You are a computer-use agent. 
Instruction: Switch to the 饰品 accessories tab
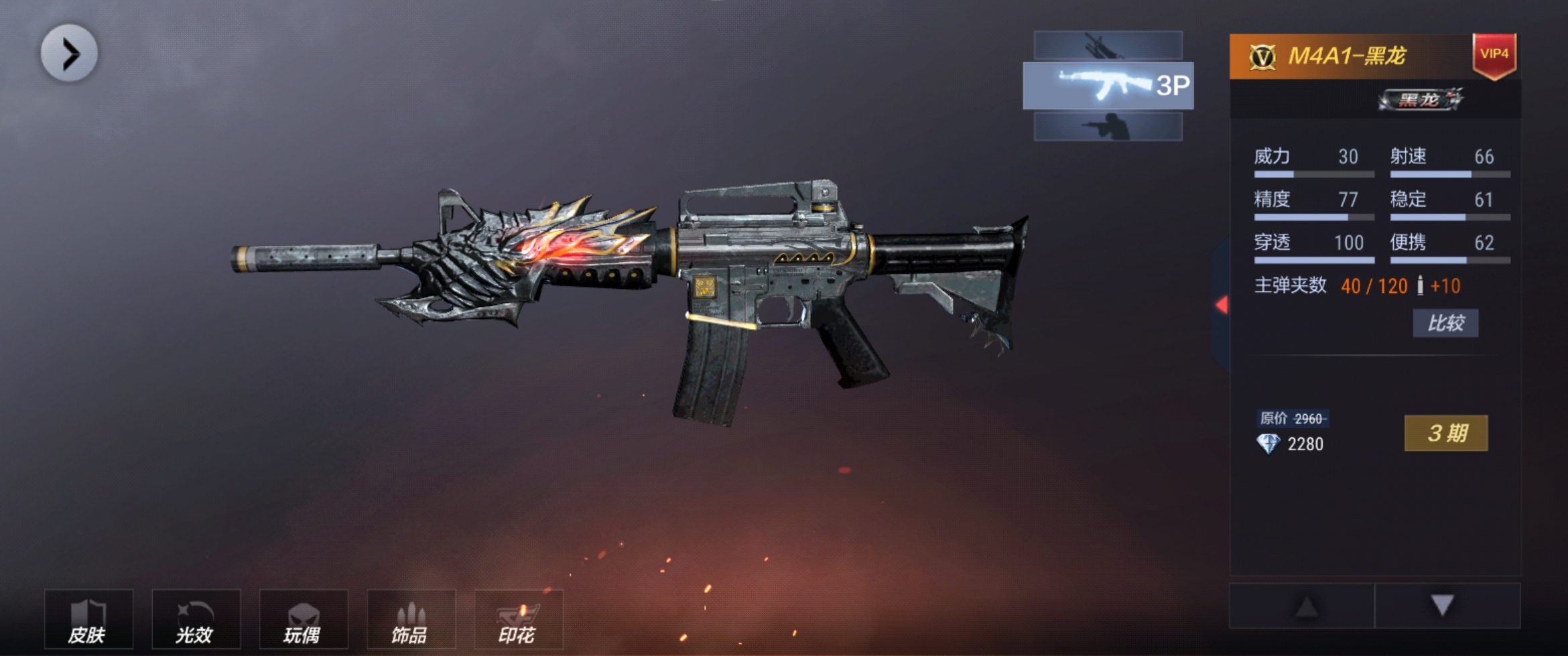pos(411,619)
